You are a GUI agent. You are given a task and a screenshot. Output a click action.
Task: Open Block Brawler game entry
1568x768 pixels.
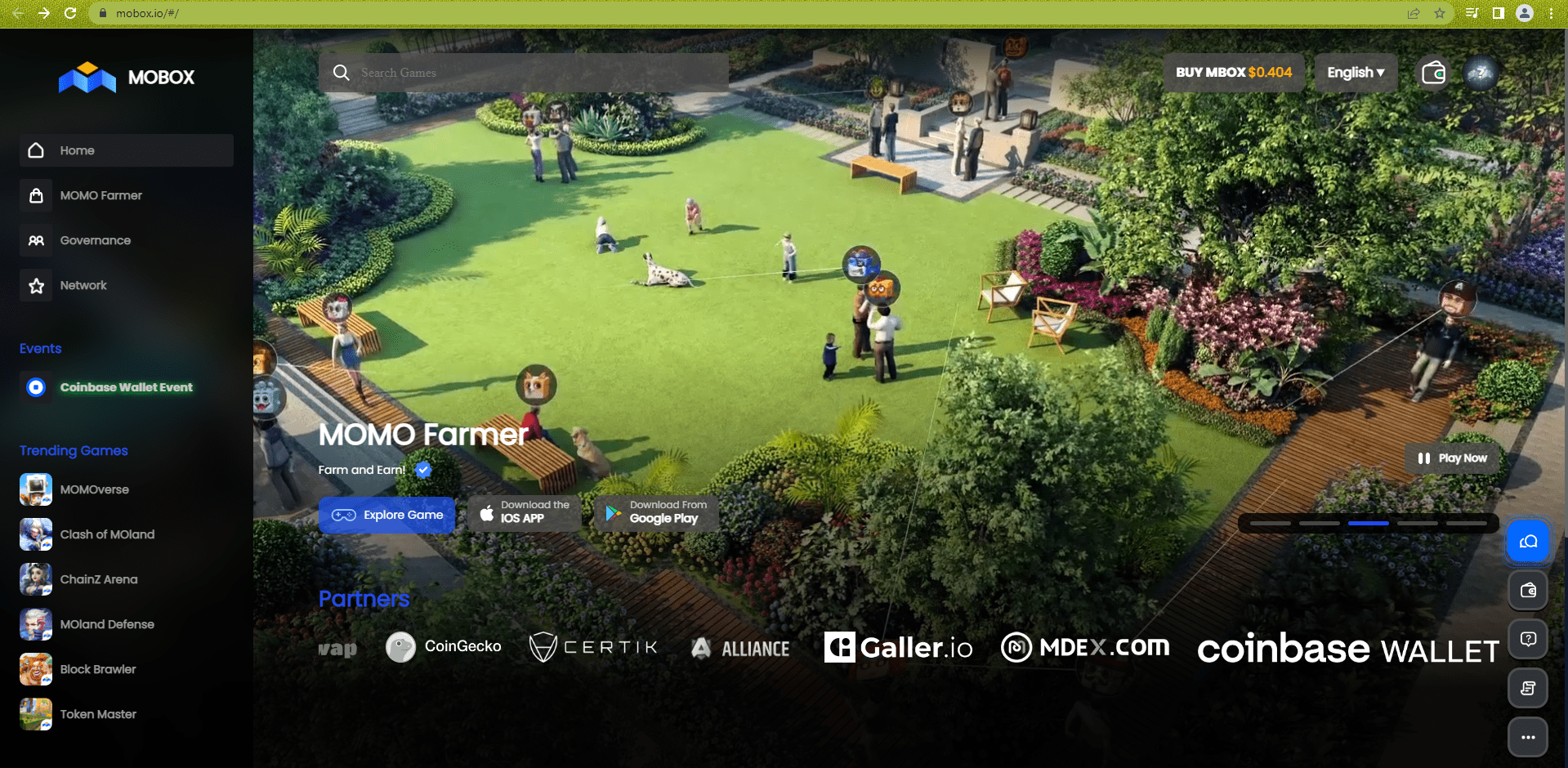(98, 669)
